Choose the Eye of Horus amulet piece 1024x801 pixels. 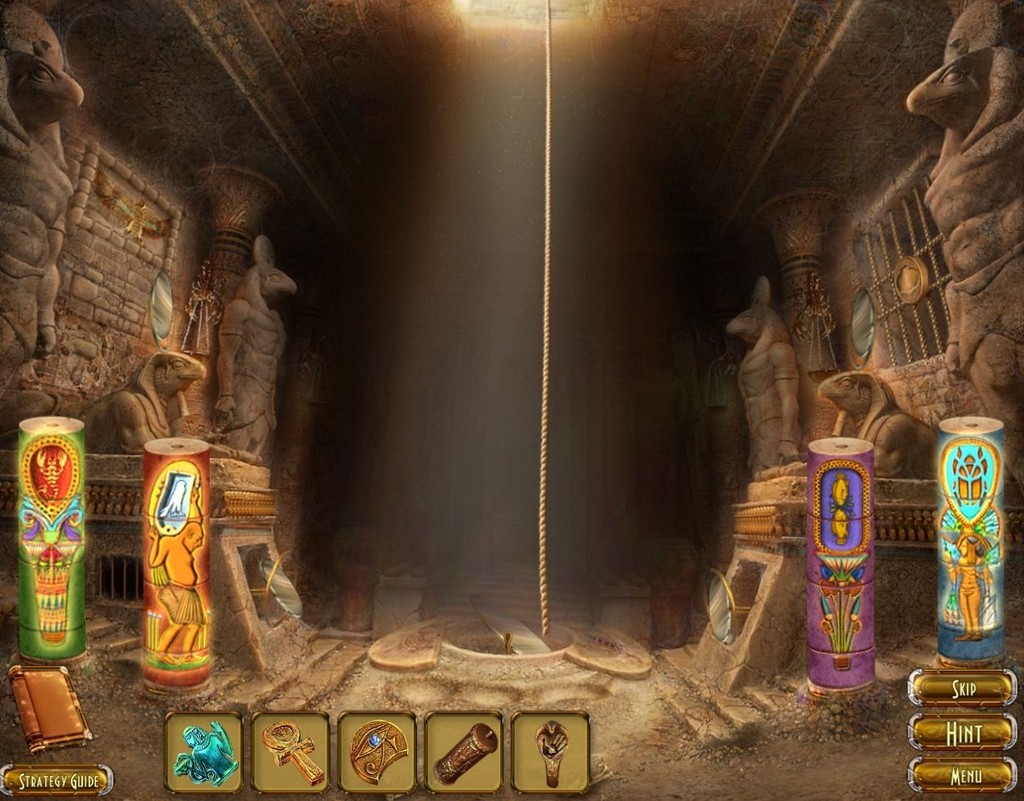point(377,752)
